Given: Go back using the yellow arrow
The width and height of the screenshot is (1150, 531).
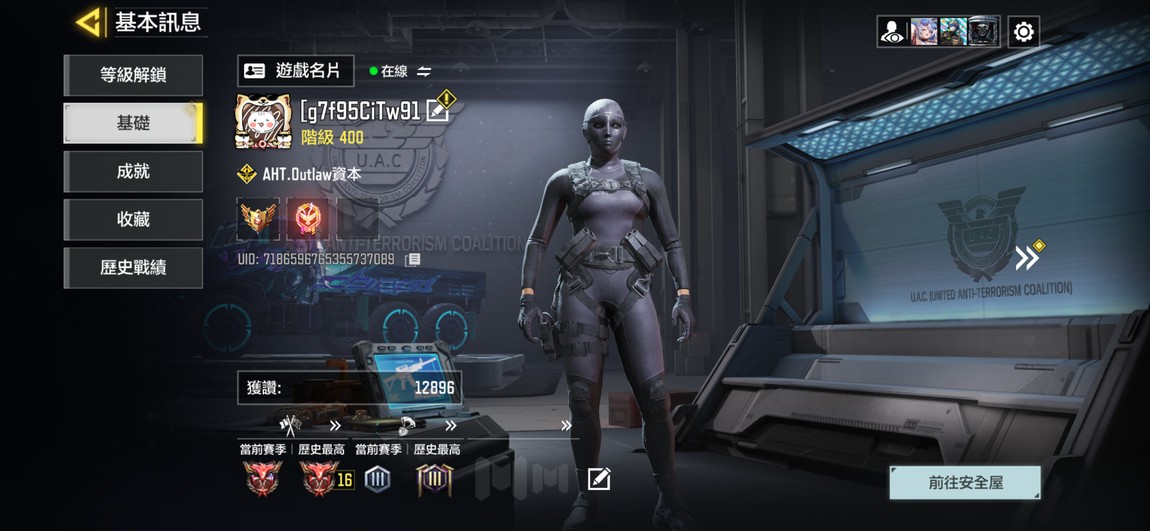Looking at the screenshot, I should [88, 22].
